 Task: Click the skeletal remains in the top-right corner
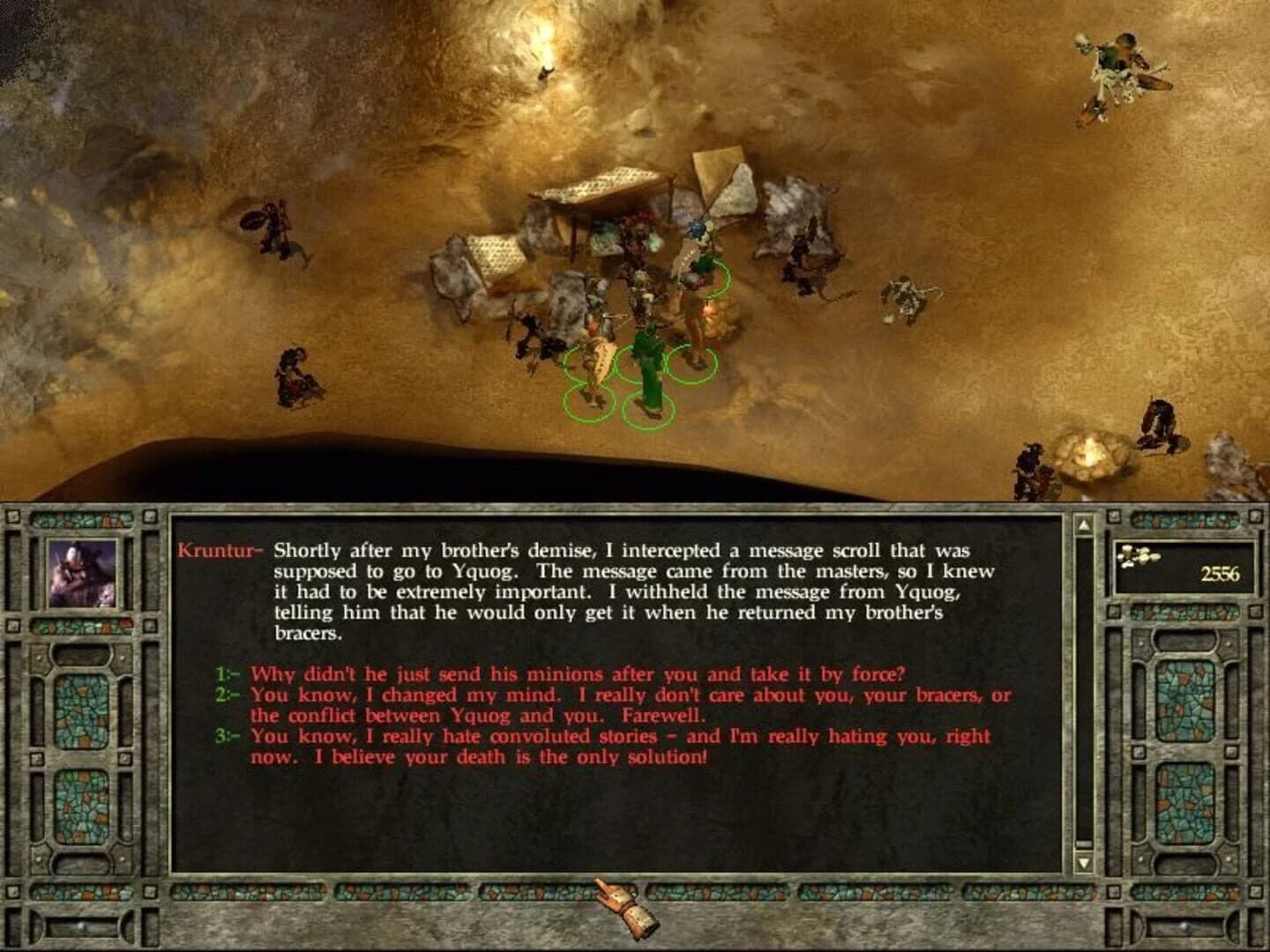pos(1116,66)
